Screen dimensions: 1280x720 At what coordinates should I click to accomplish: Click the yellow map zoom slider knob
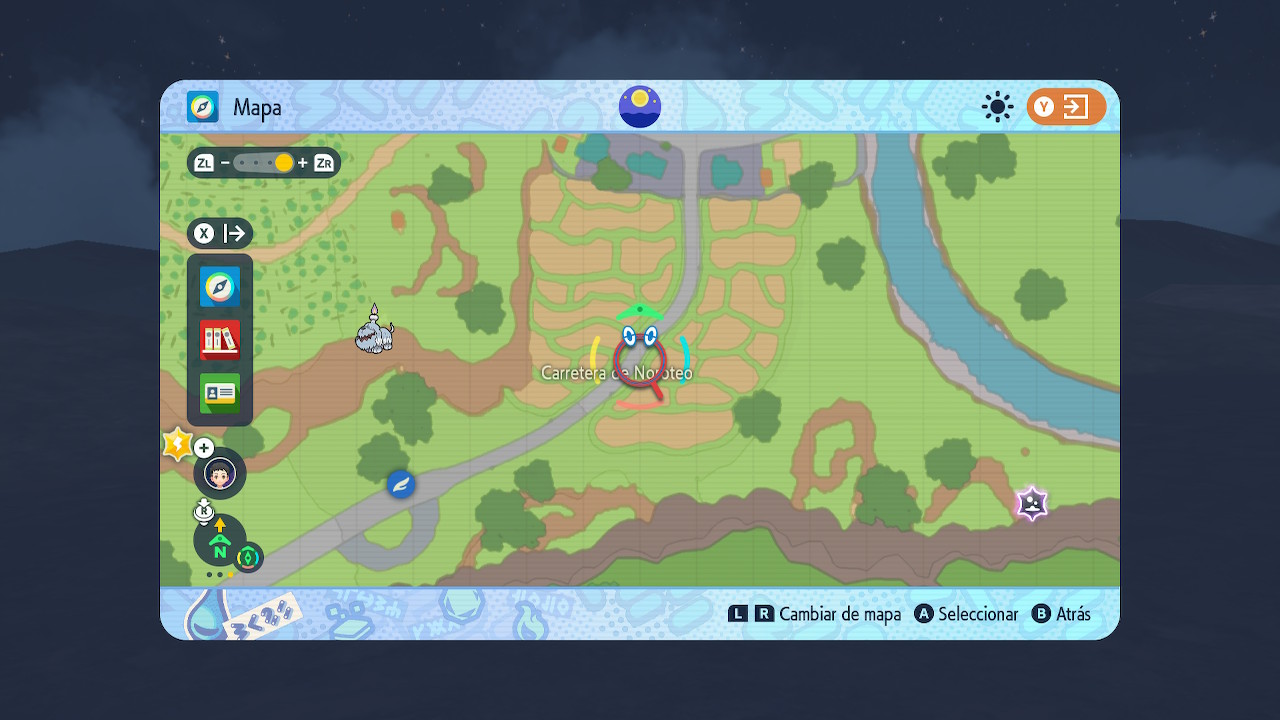(x=284, y=163)
